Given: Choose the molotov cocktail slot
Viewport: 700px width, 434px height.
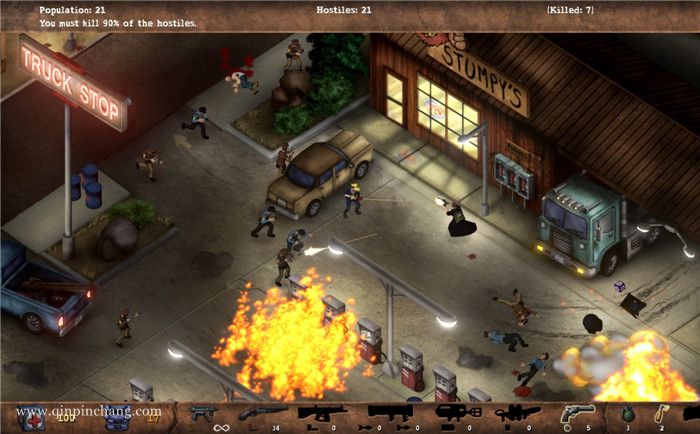Looking at the screenshot, I should [x=661, y=412].
